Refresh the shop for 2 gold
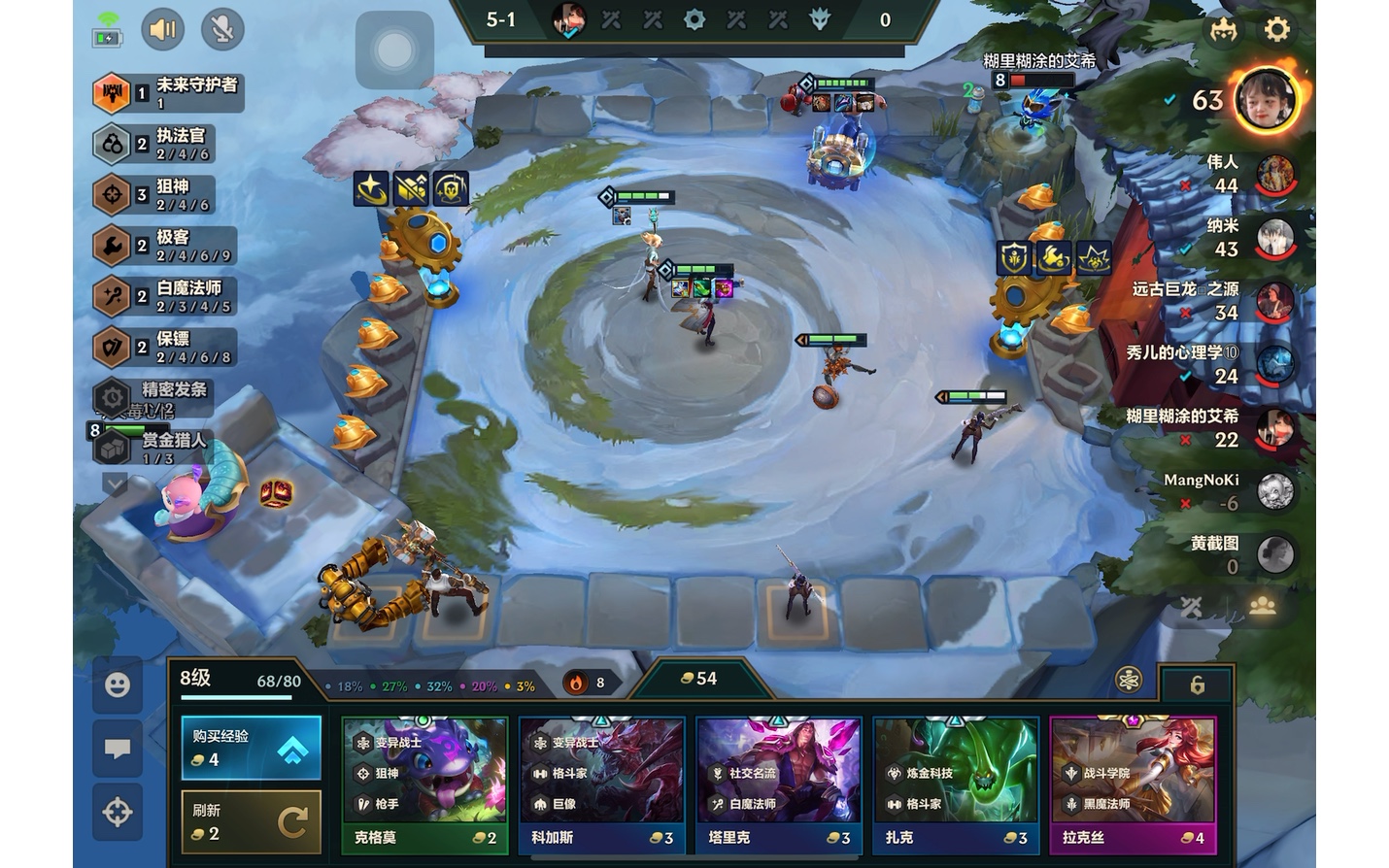1389x868 pixels. coord(251,821)
